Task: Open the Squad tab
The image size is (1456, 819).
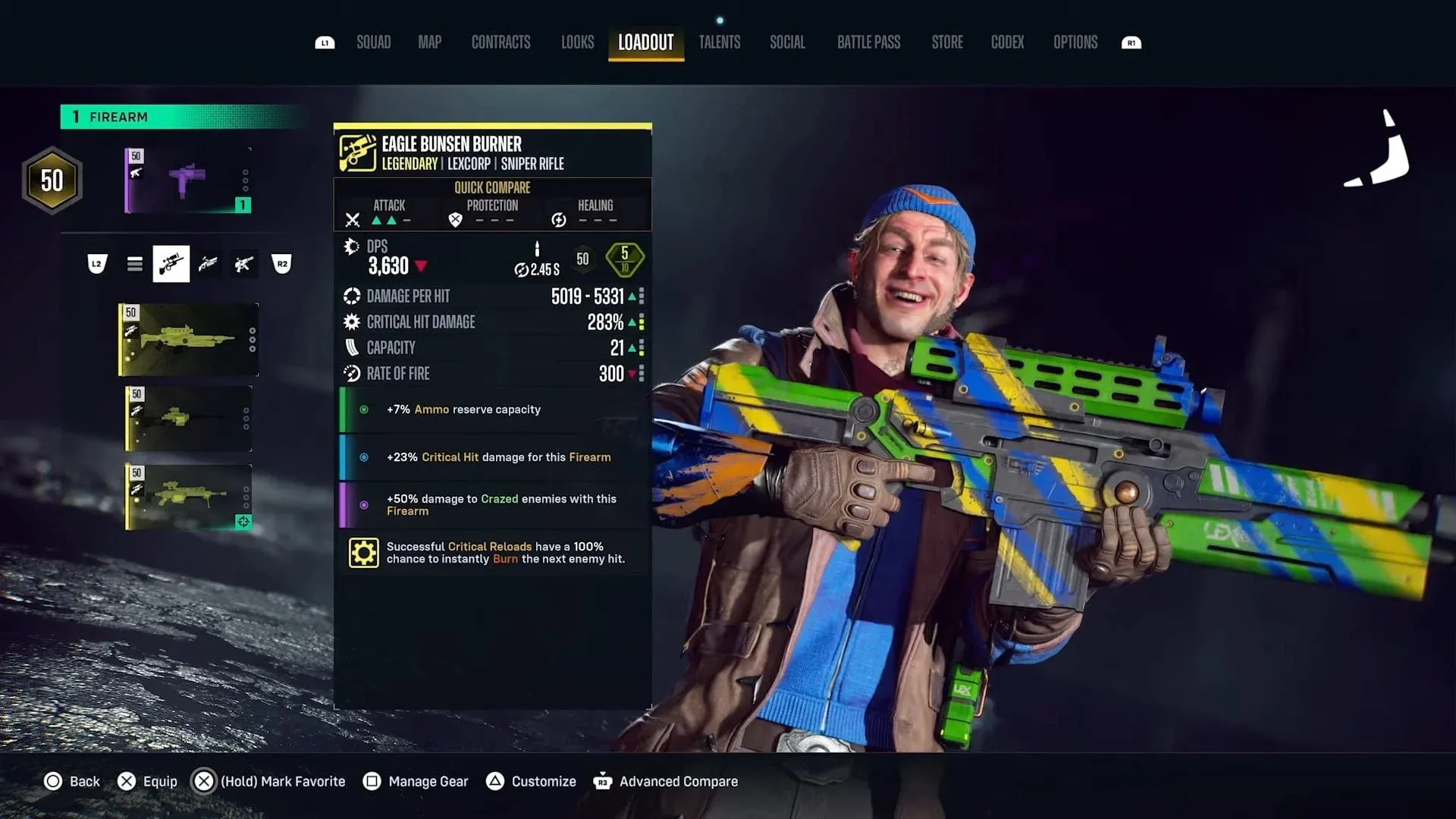Action: 373,42
